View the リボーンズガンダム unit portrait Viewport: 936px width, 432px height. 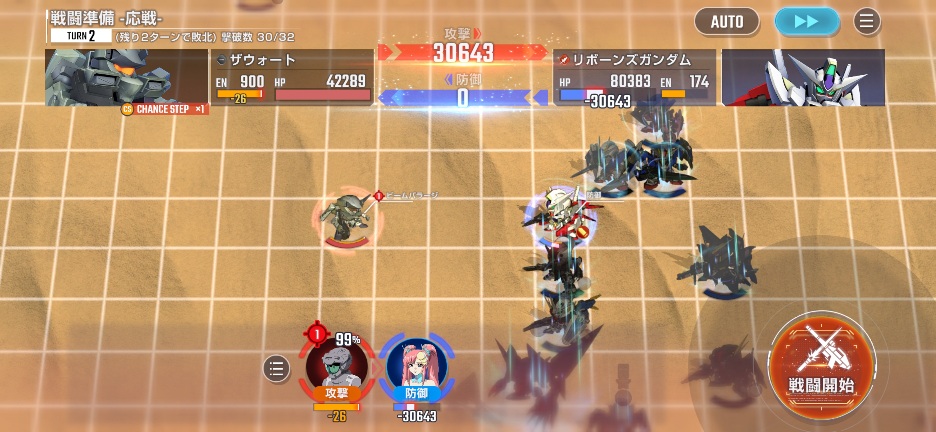(x=802, y=77)
